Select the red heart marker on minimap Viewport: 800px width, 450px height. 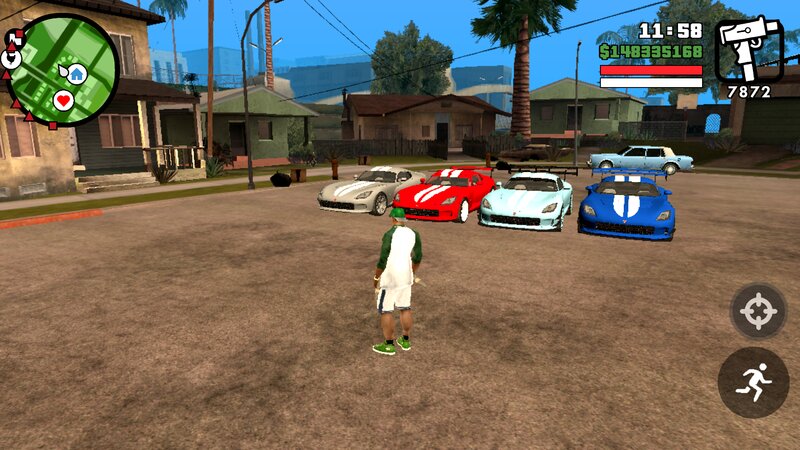click(x=63, y=100)
